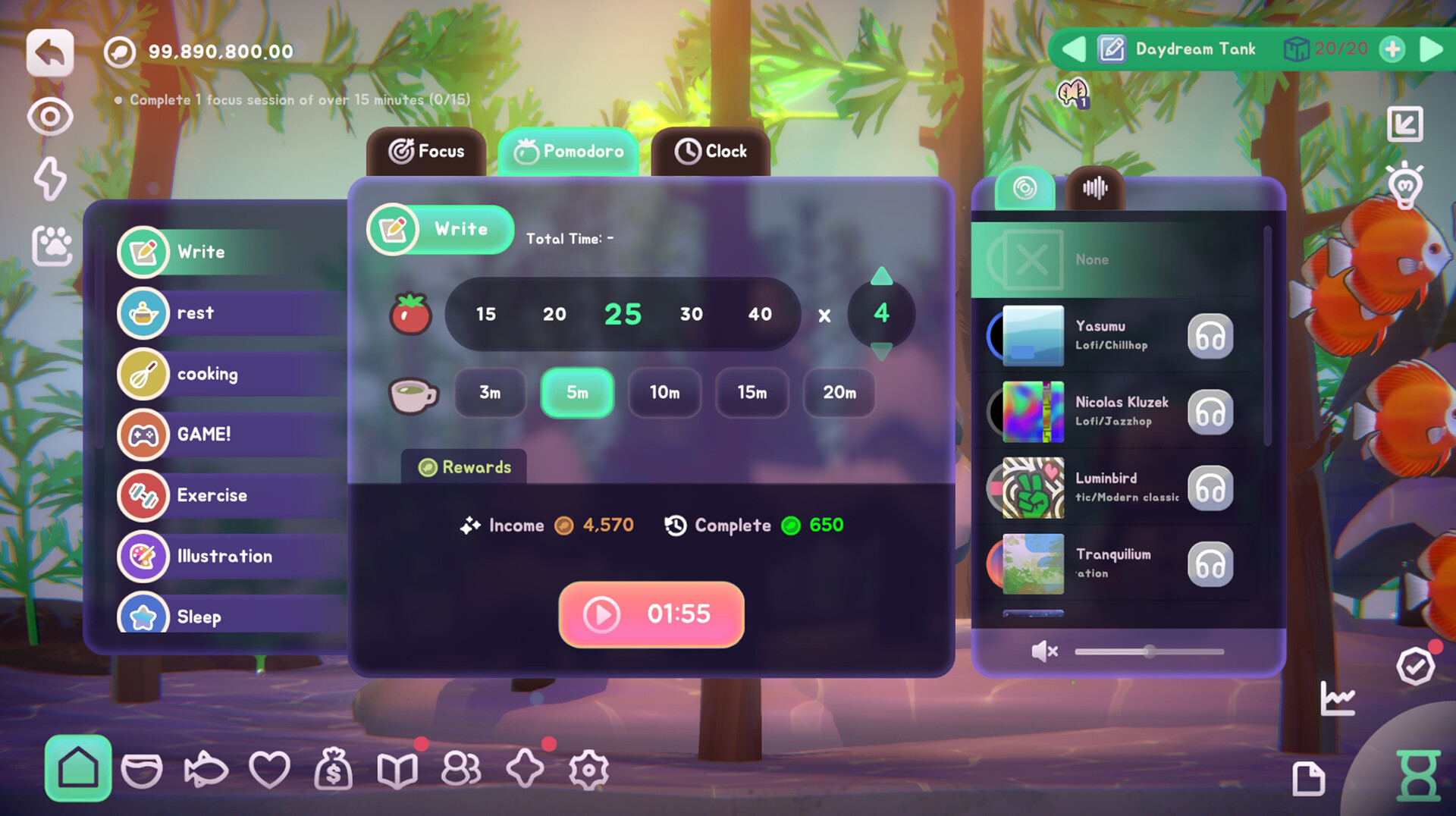Toggle the eye visibility icon in sidebar
The width and height of the screenshot is (1456, 816).
point(50,116)
